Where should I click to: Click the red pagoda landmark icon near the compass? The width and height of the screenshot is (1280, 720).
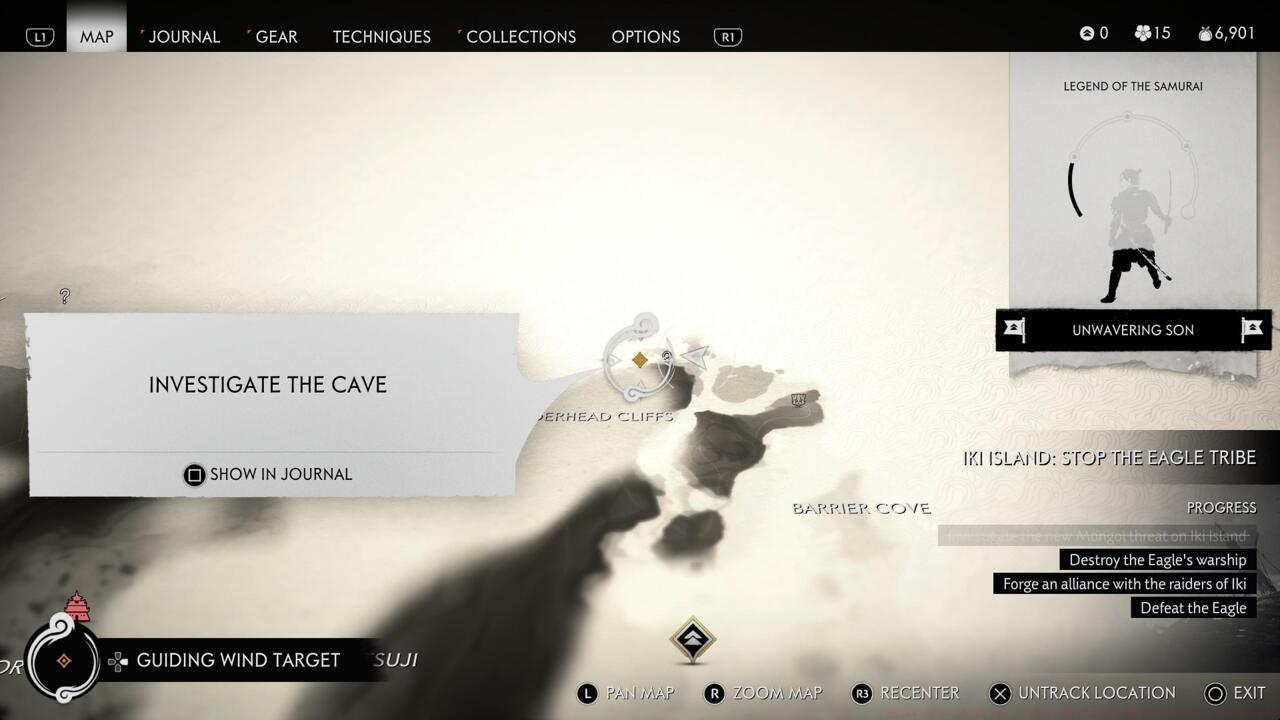(x=76, y=607)
